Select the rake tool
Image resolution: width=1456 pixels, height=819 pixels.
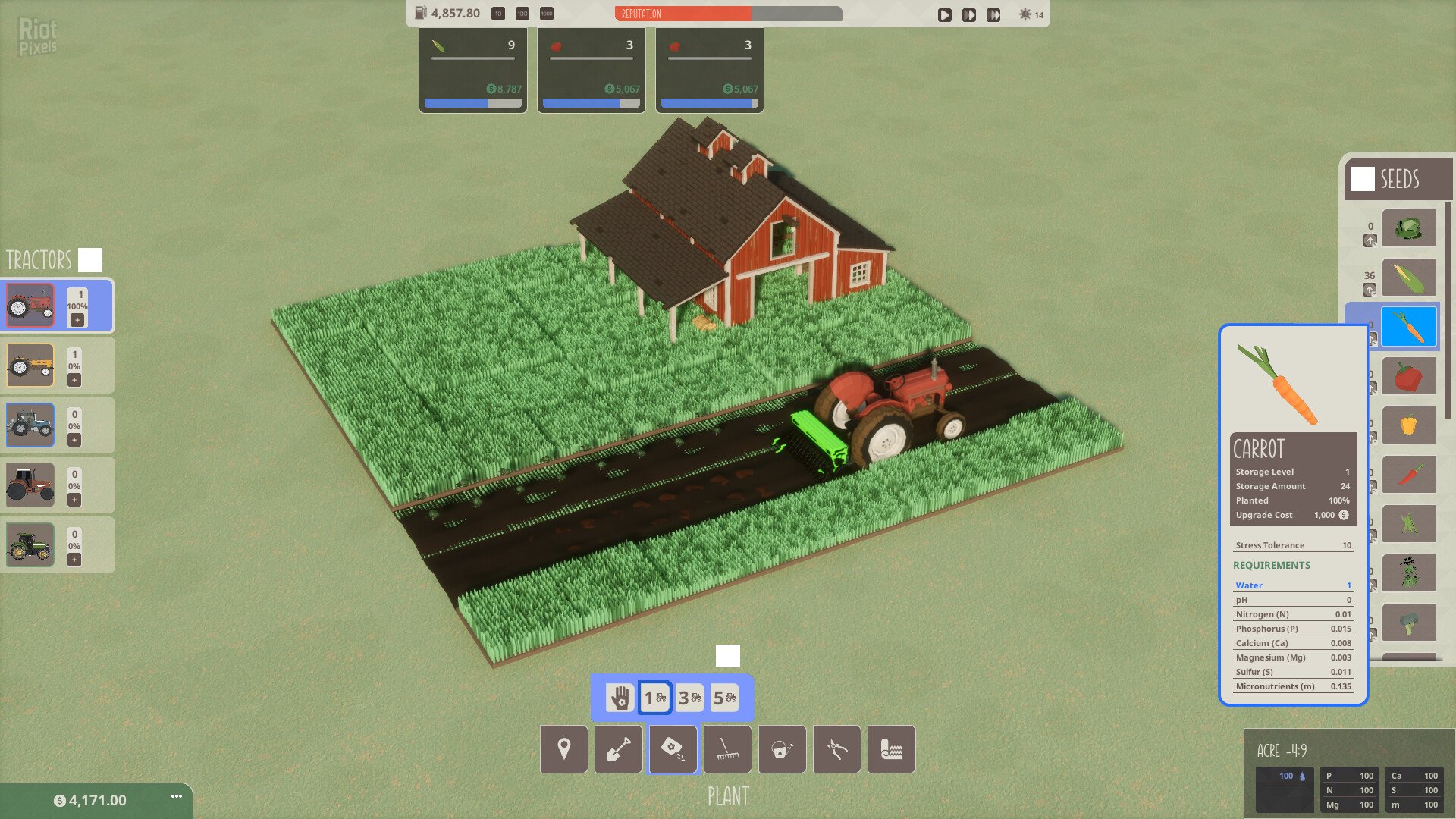tap(727, 749)
